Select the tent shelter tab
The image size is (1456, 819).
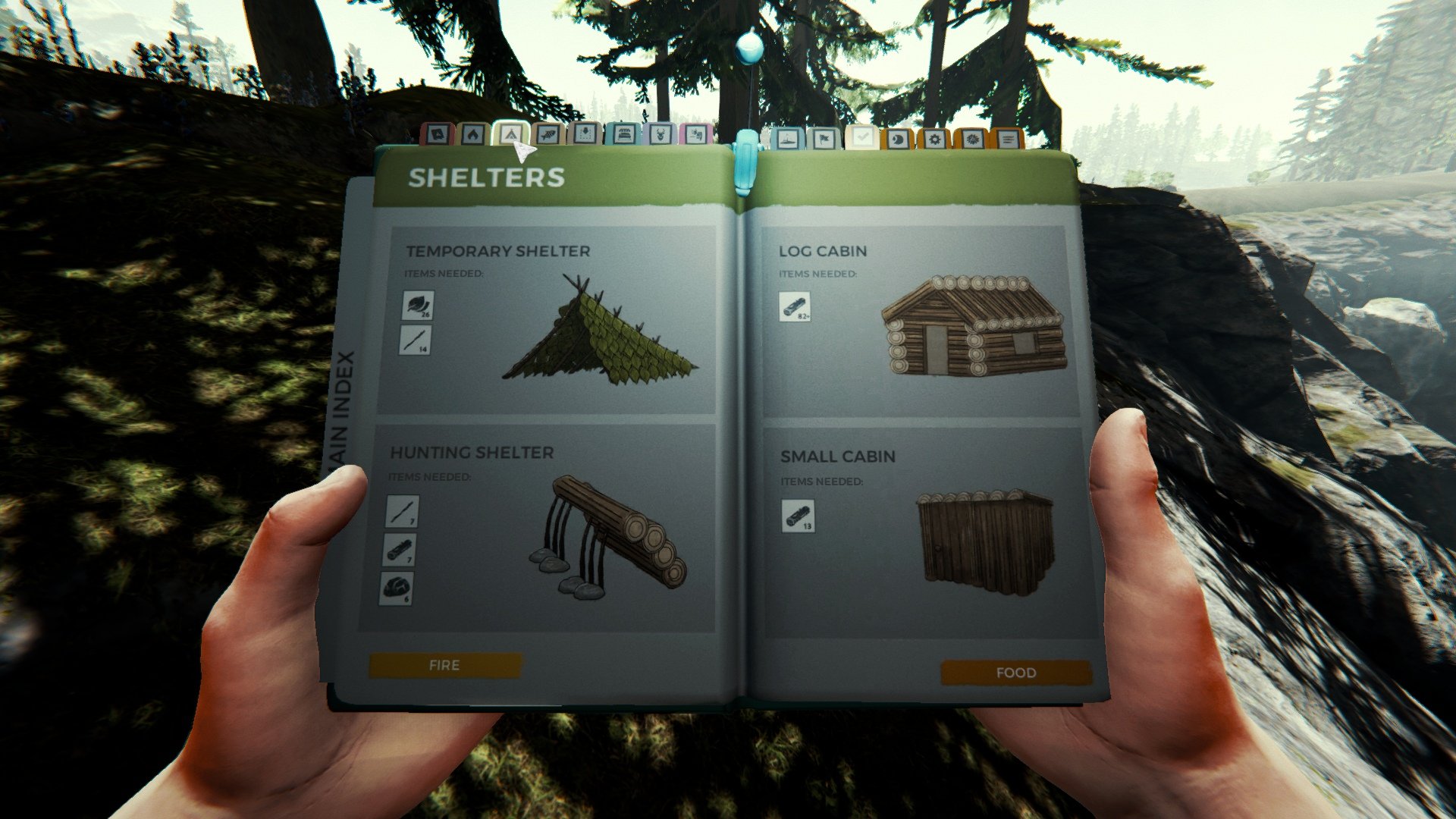[510, 134]
